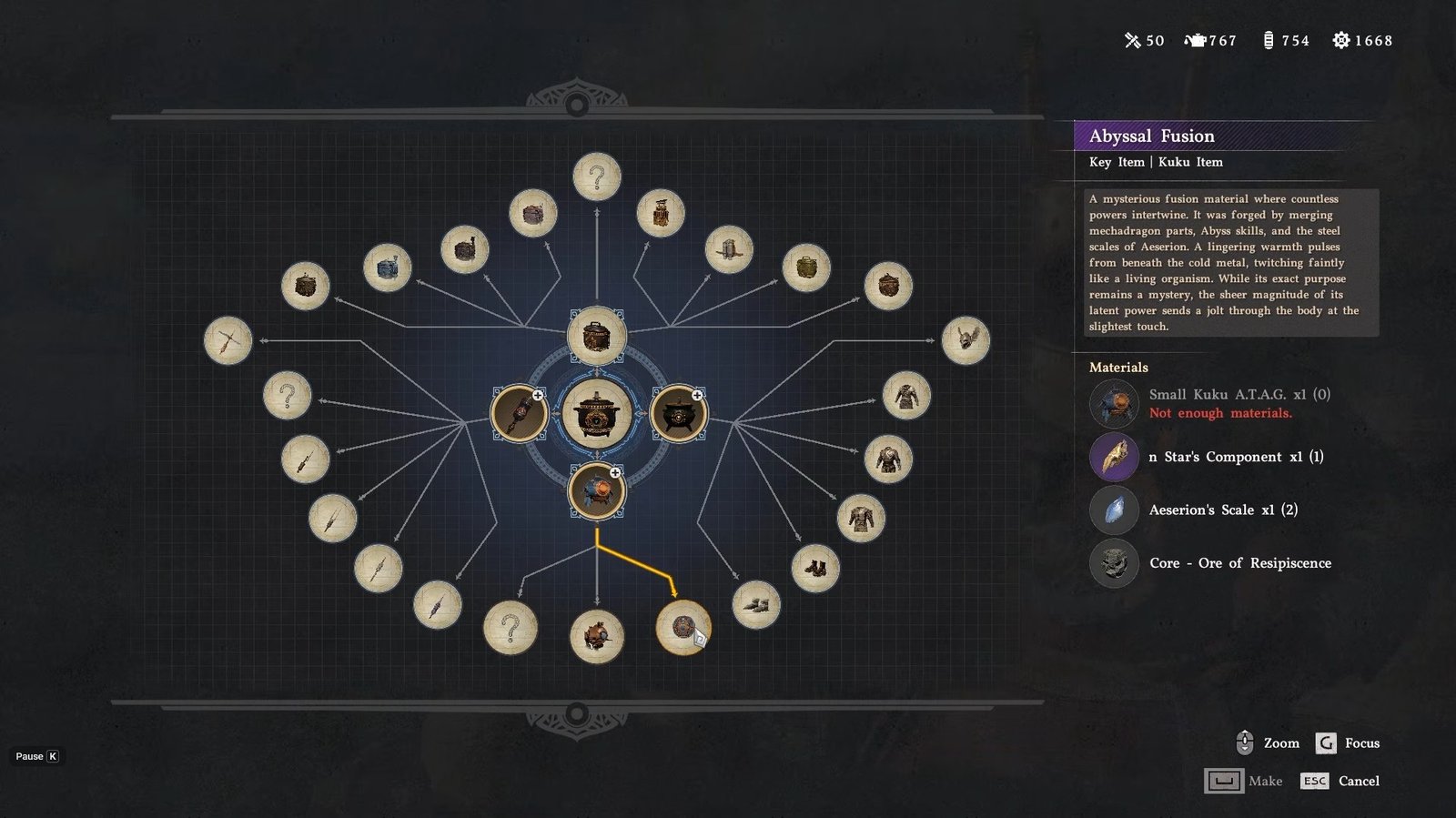The height and width of the screenshot is (818, 1456).
Task: Click the Pause overlay button
Action: click(37, 756)
